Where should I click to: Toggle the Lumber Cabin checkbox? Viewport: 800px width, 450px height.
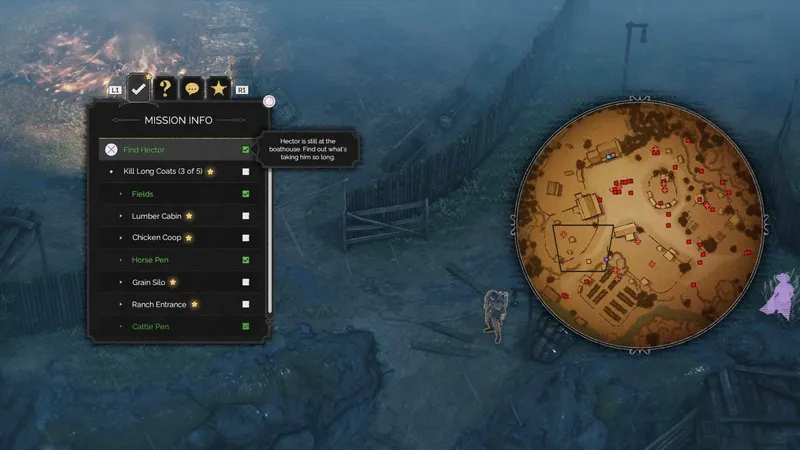[246, 216]
